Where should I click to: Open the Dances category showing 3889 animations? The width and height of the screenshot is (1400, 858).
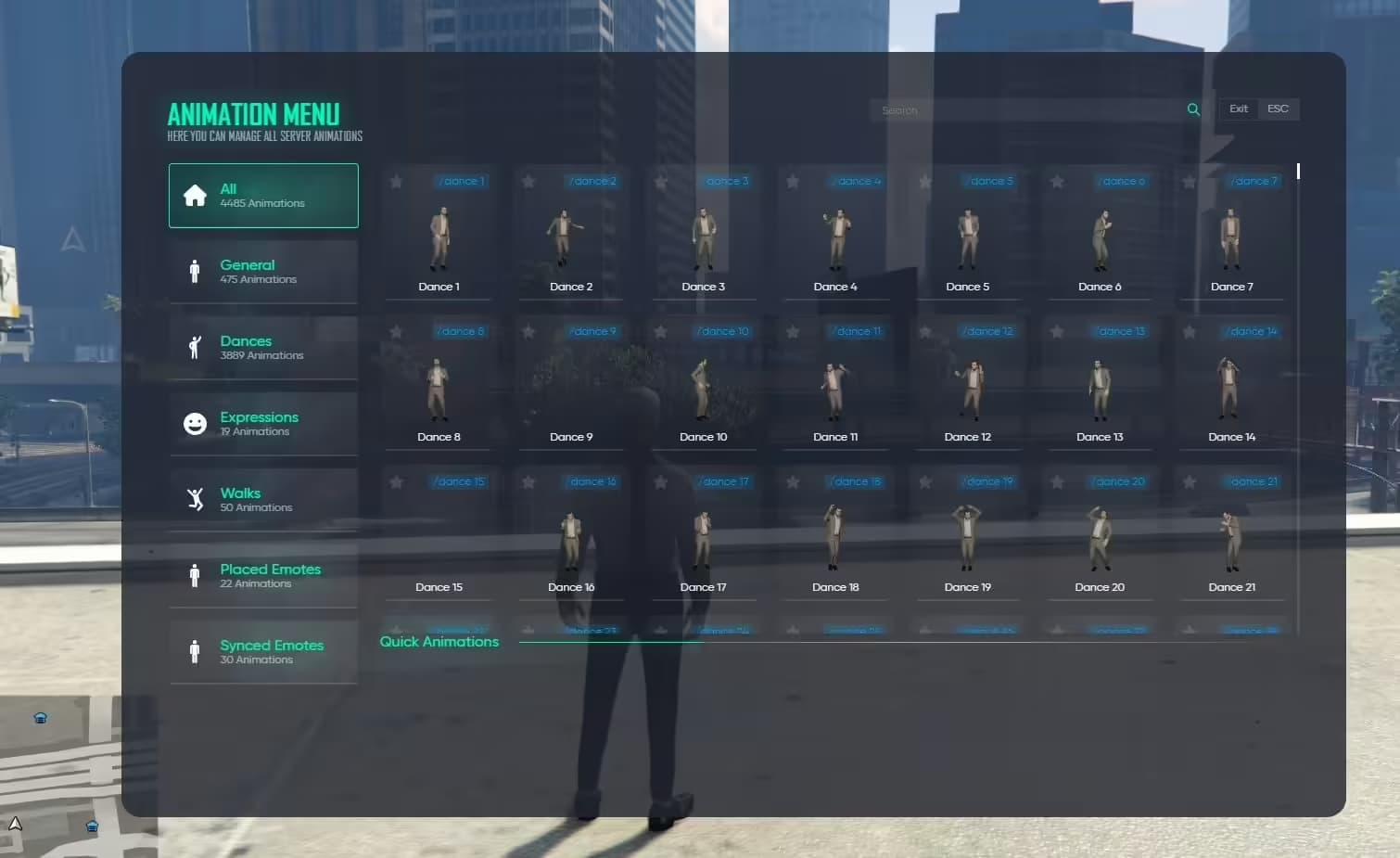pyautogui.click(x=262, y=347)
